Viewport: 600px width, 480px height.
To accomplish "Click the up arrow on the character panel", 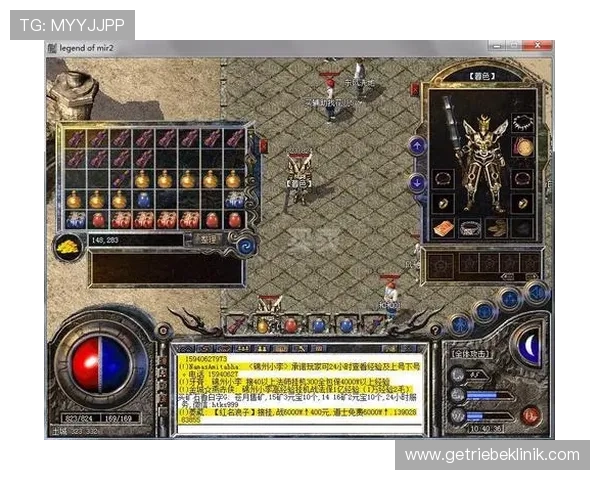I will [417, 146].
